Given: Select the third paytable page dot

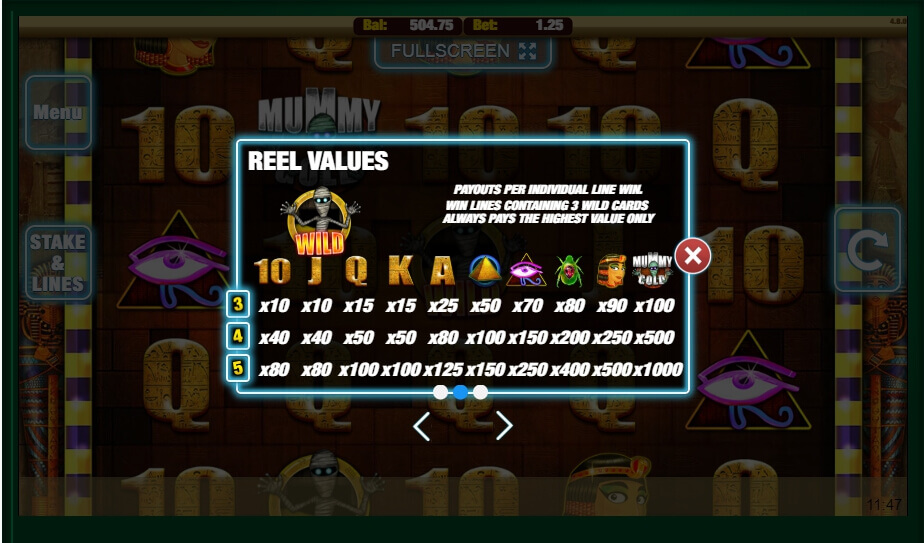Looking at the screenshot, I should [x=481, y=392].
